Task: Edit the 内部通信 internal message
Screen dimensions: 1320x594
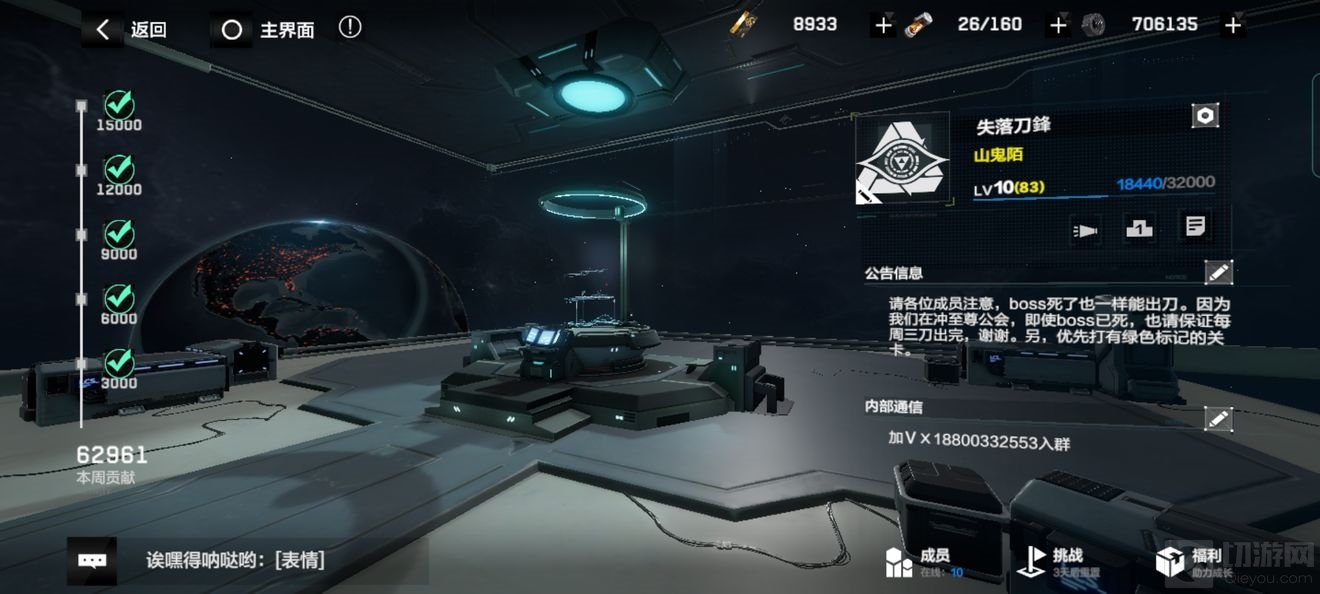Action: click(1217, 419)
